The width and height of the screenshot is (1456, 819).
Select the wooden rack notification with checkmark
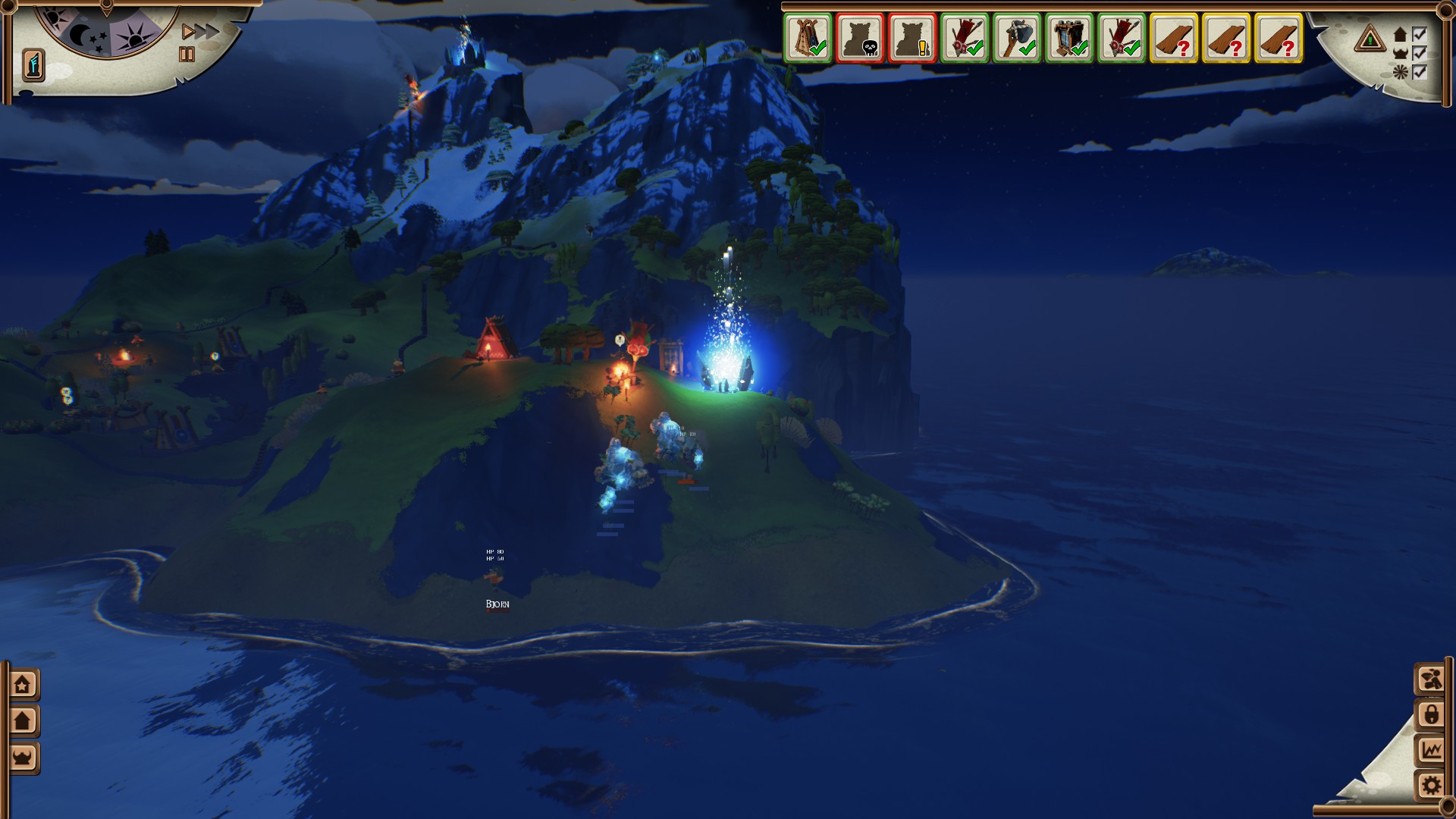pyautogui.click(x=1069, y=37)
